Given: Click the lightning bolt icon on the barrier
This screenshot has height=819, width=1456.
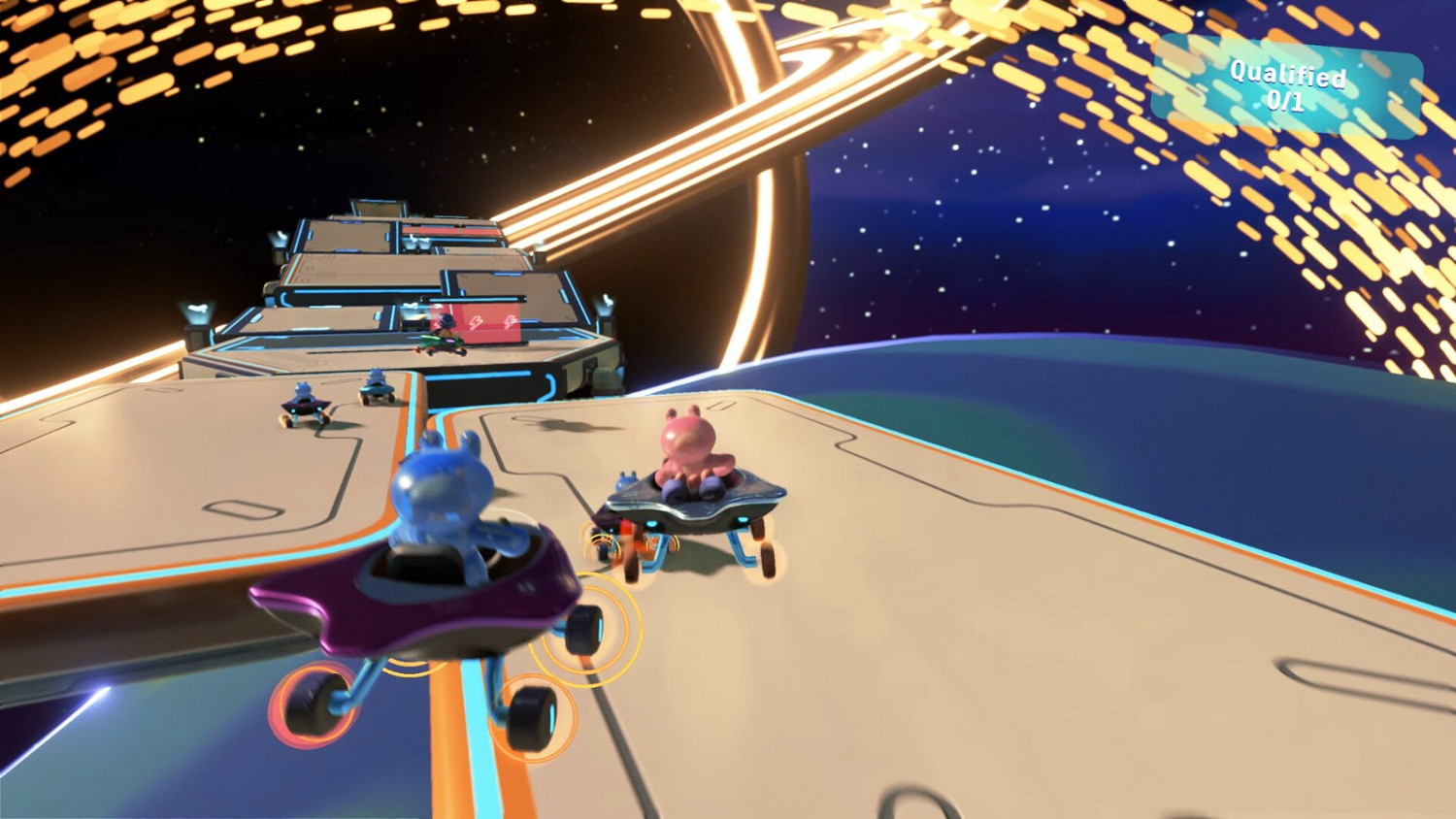Looking at the screenshot, I should pos(475,321).
